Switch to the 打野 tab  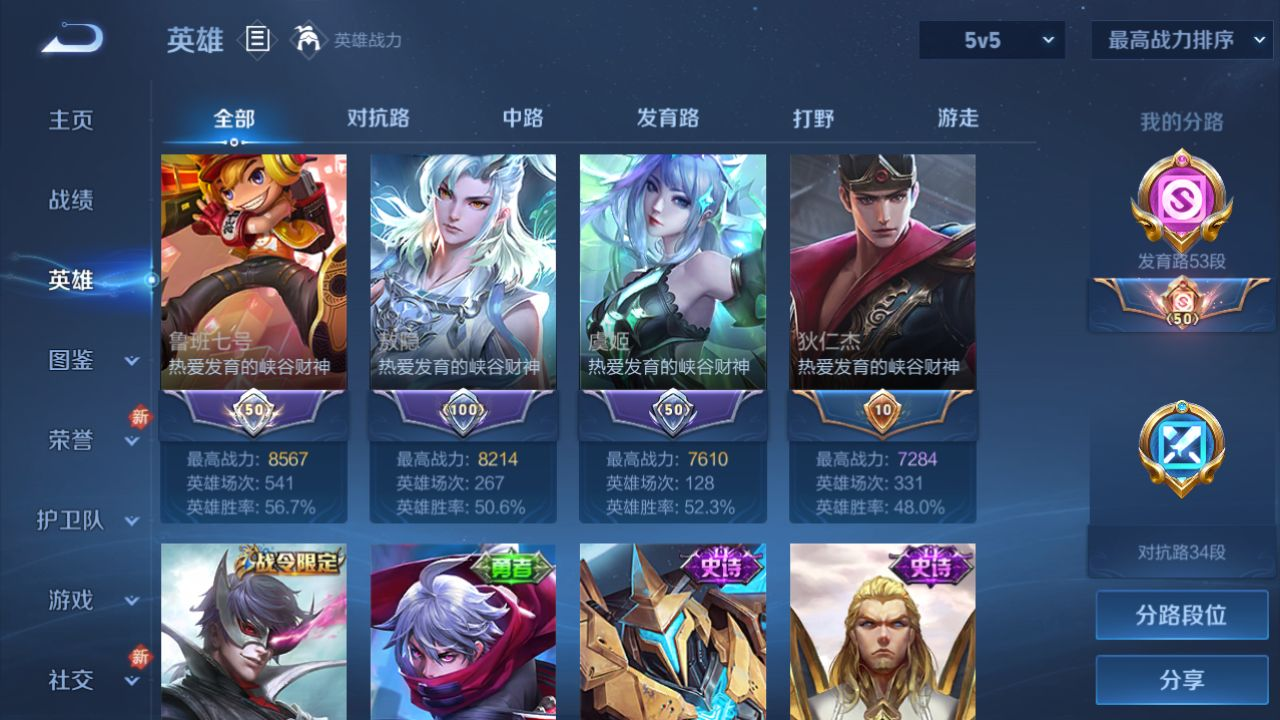813,118
